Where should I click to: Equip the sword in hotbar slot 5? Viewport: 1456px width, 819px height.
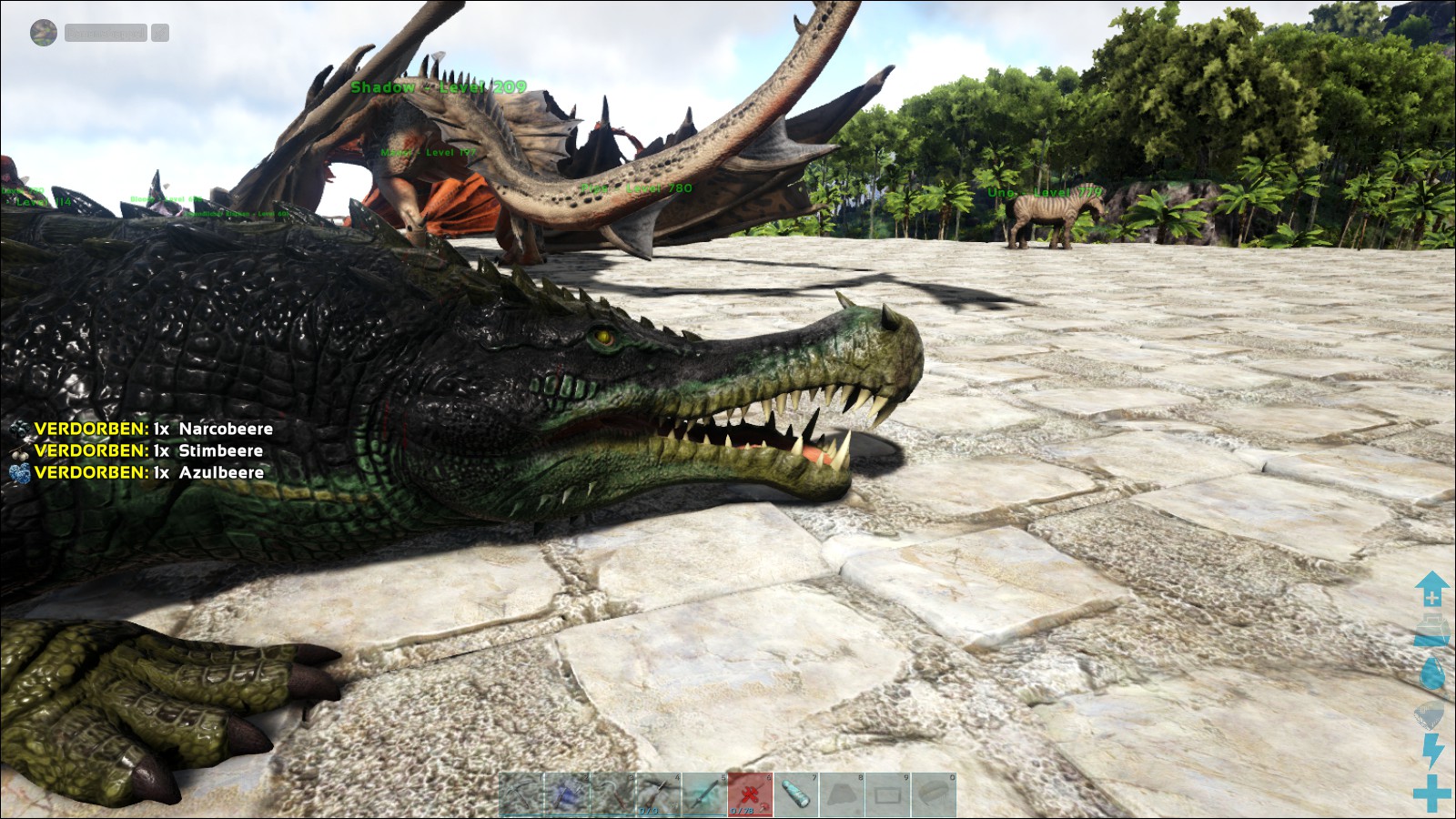pyautogui.click(x=704, y=794)
